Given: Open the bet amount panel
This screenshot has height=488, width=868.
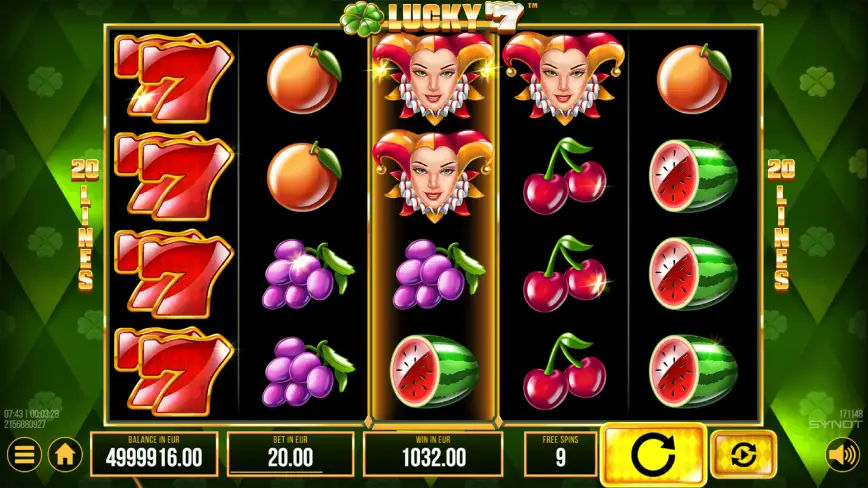Looking at the screenshot, I should coord(291,454).
